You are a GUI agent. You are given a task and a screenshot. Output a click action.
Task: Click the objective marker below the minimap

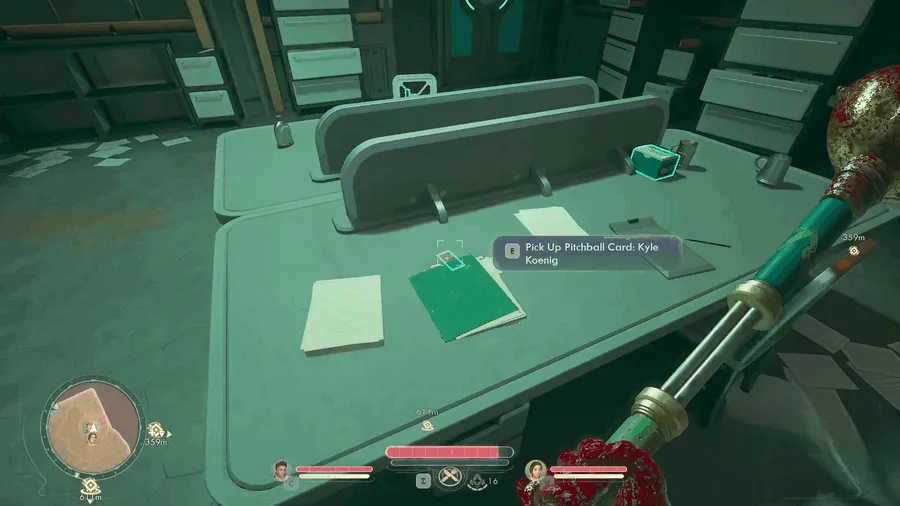91,487
